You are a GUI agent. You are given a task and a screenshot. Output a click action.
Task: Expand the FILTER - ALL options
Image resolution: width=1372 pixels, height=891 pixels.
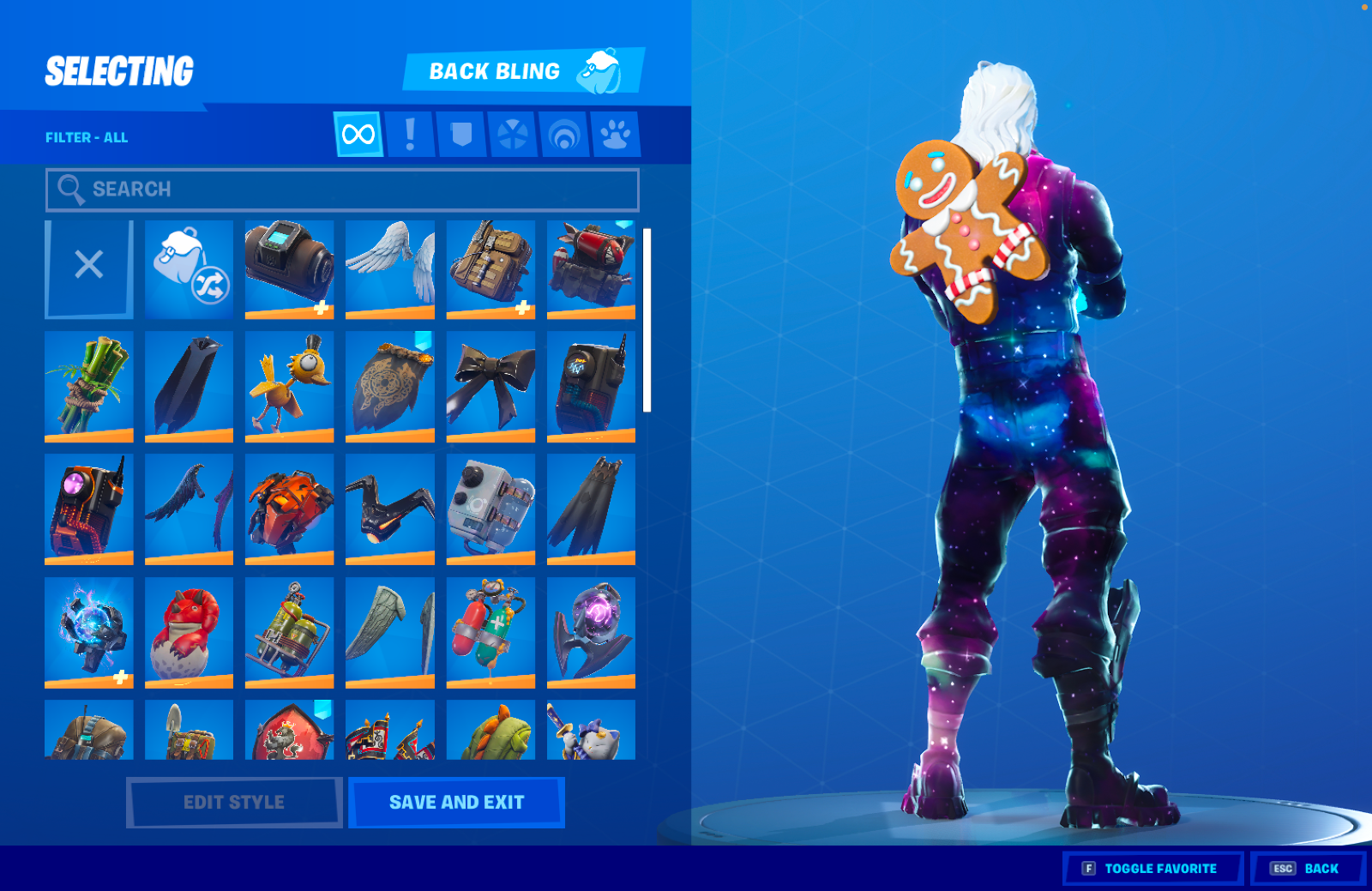pyautogui.click(x=86, y=136)
